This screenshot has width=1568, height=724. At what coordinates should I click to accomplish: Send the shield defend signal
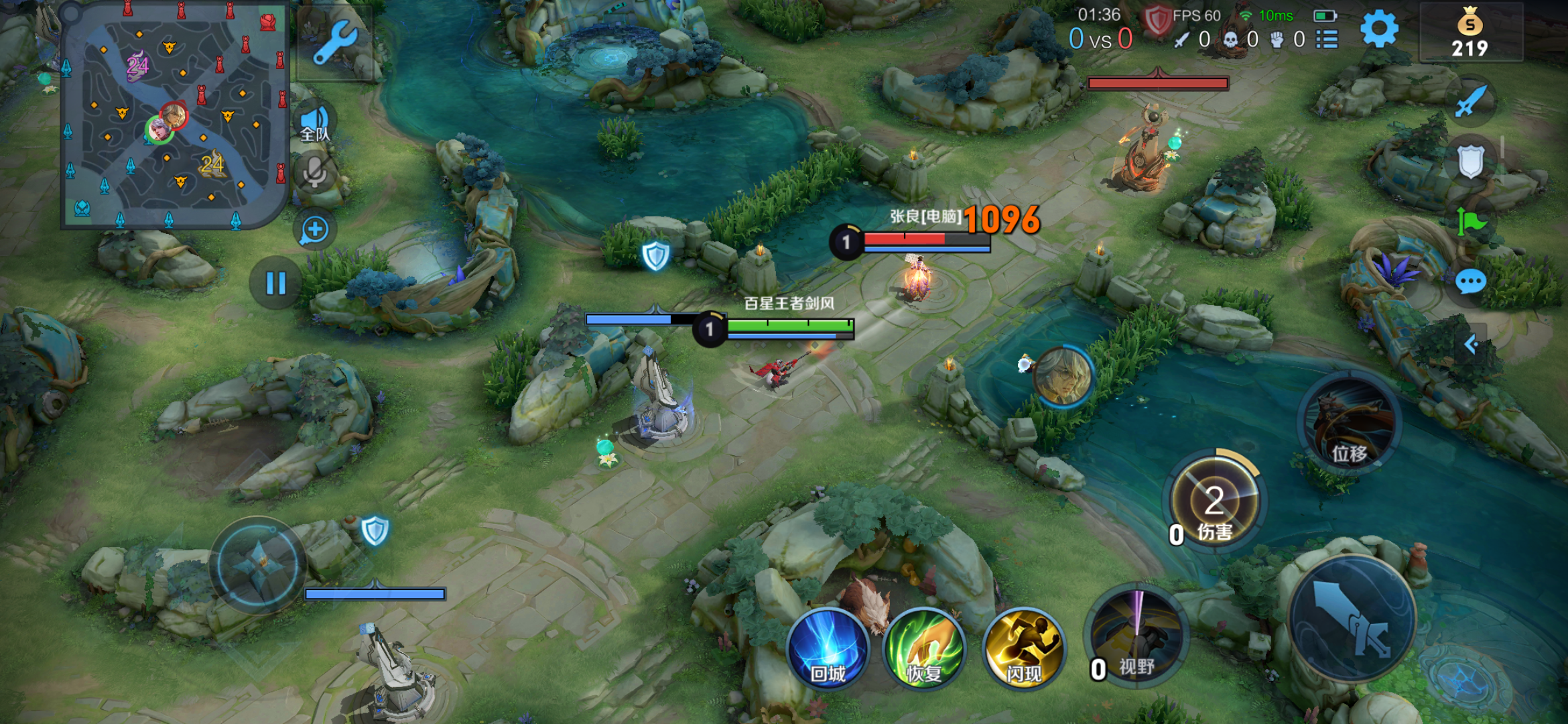(1471, 161)
